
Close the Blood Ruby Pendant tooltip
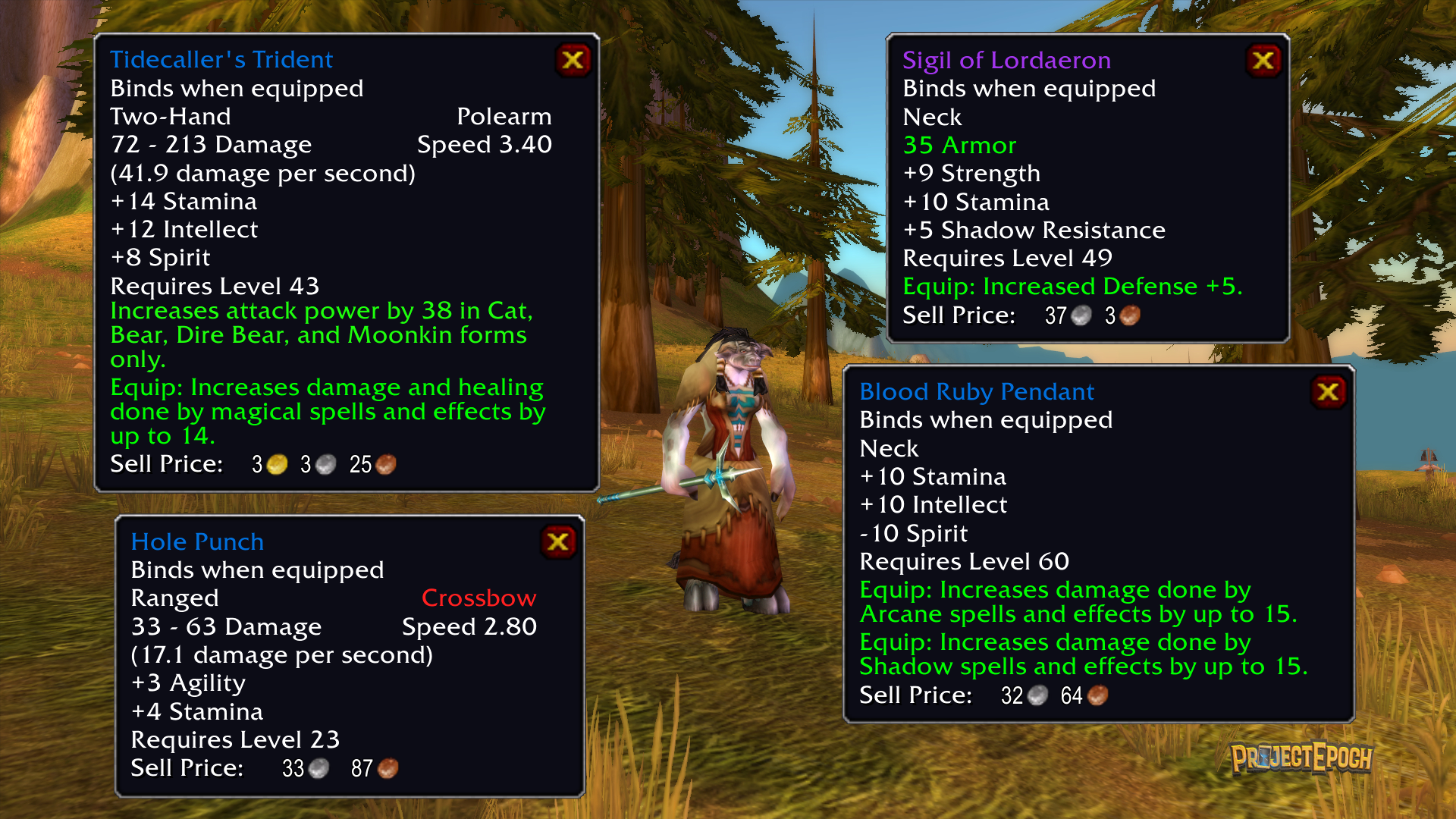click(x=1328, y=392)
